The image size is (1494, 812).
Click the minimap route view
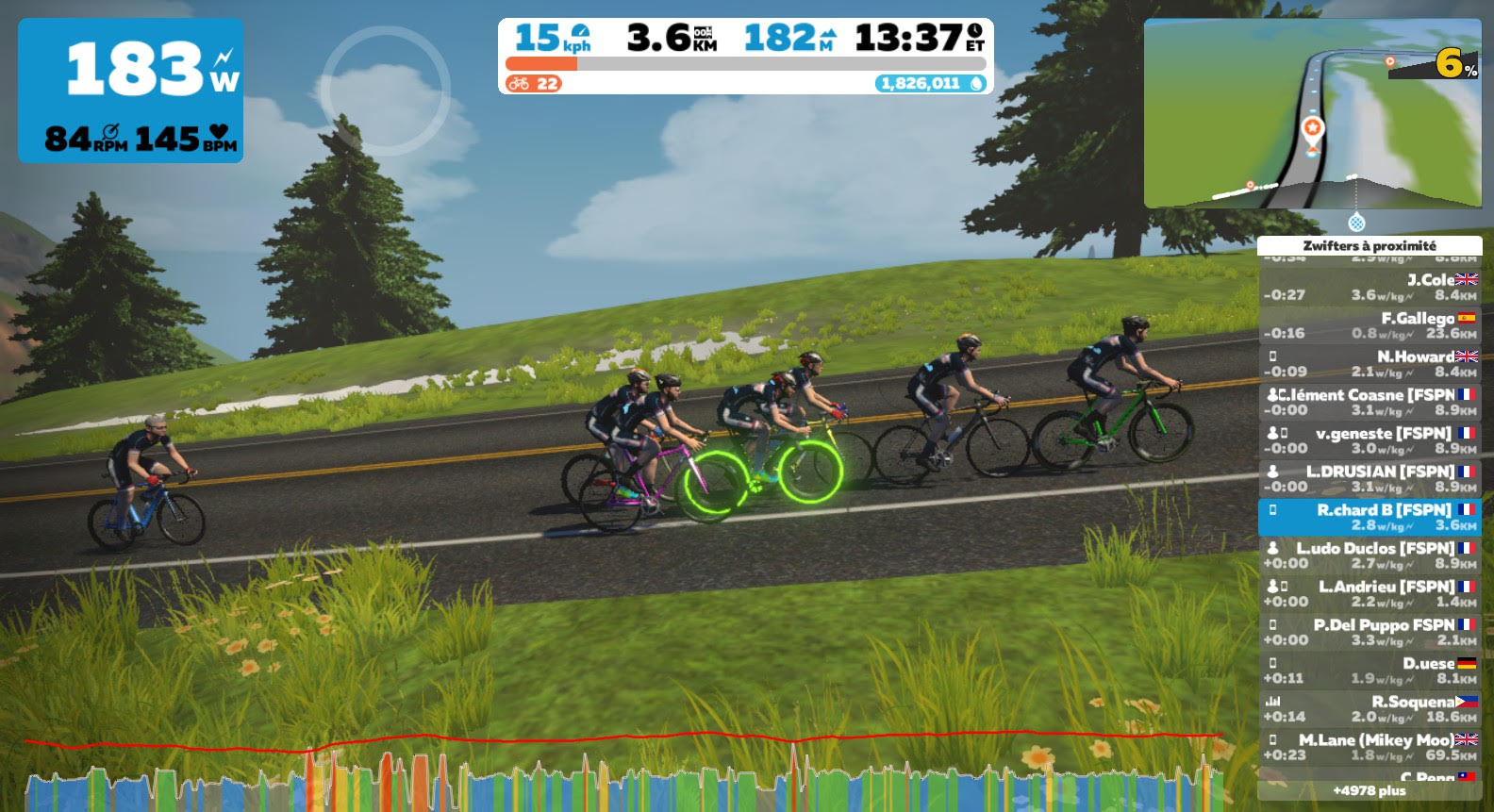coord(1312,113)
